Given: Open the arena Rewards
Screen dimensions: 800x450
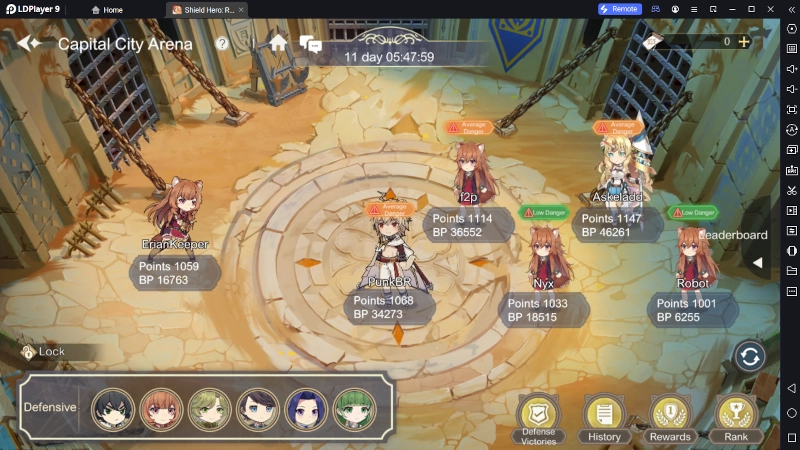Looking at the screenshot, I should [669, 418].
